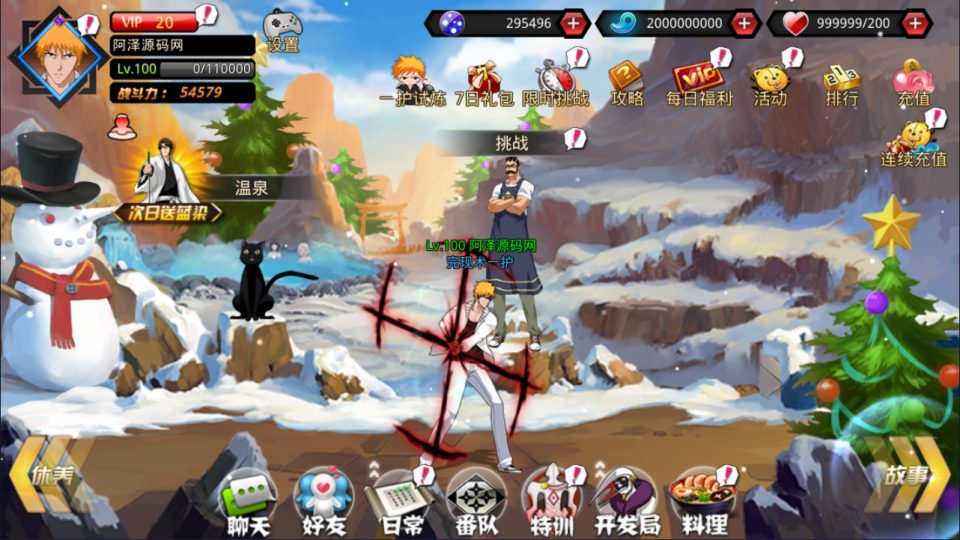The width and height of the screenshot is (960, 540).
Task: Add more purple gems with plus button
Action: coord(573,23)
